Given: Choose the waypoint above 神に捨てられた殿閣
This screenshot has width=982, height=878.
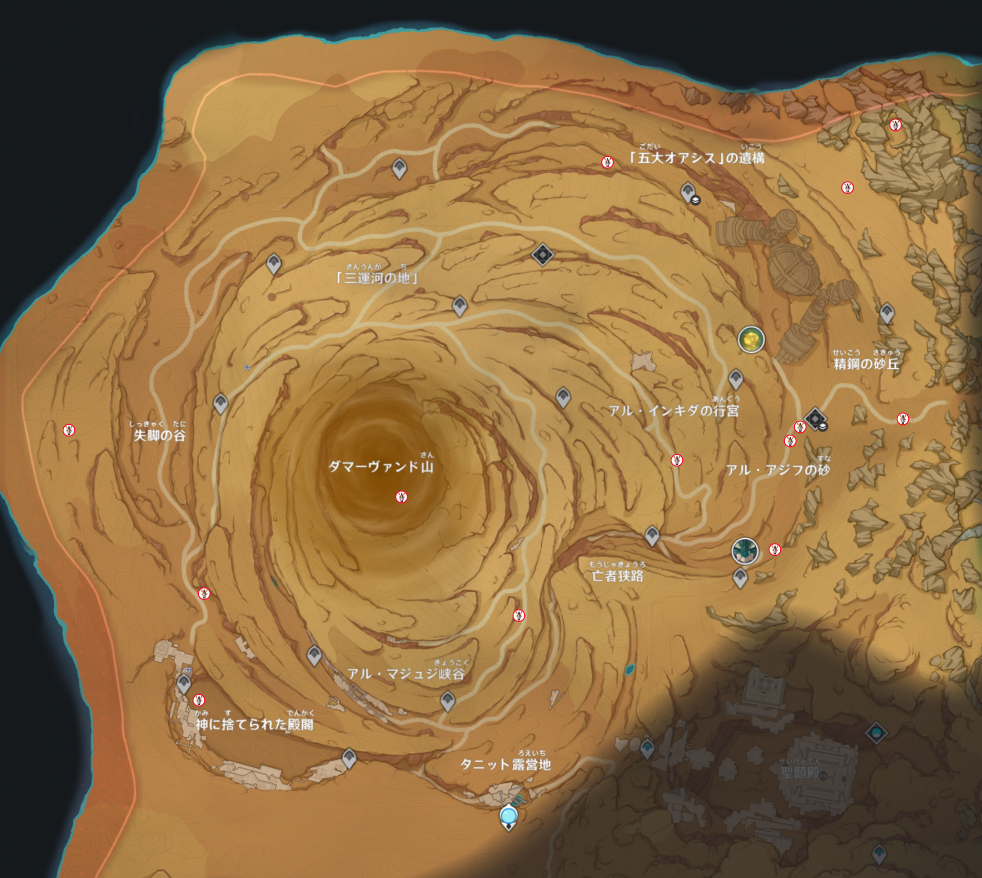Looking at the screenshot, I should pyautogui.click(x=184, y=683).
